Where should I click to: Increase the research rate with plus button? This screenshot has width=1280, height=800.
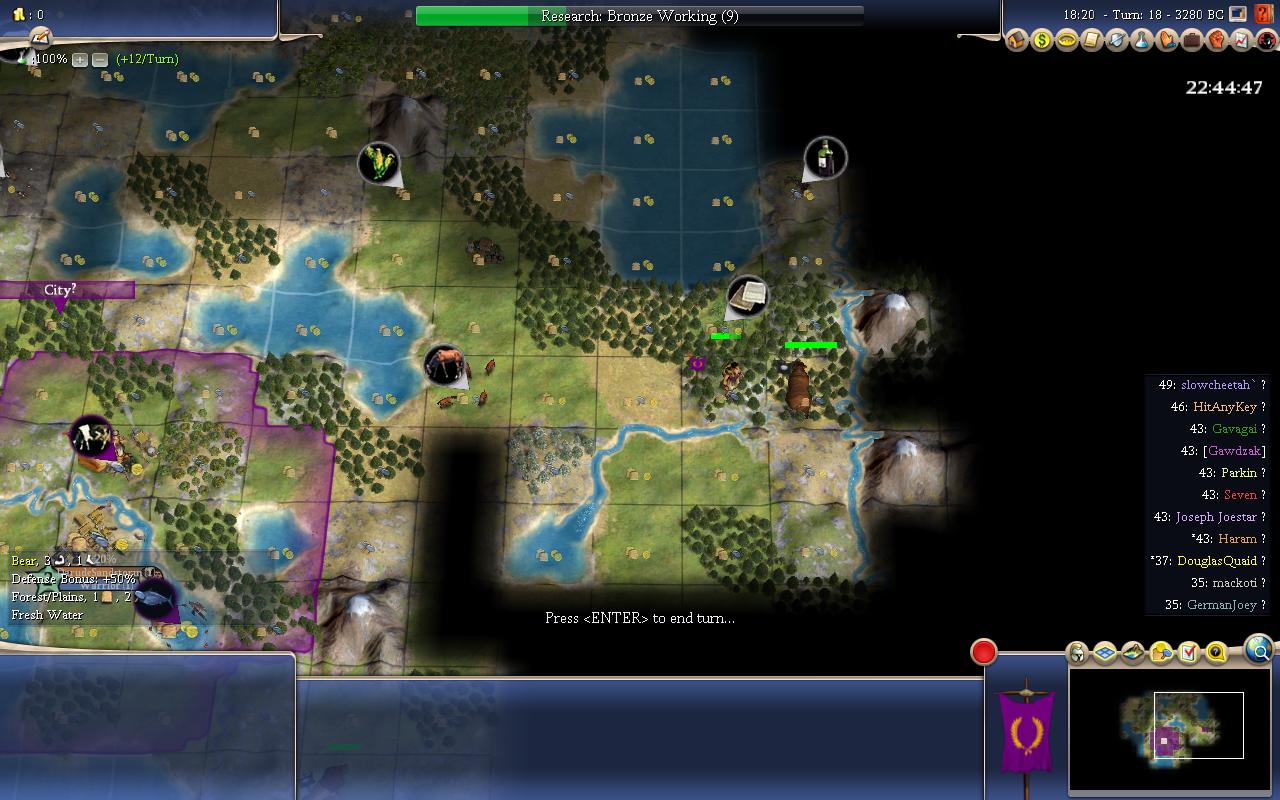coord(80,60)
